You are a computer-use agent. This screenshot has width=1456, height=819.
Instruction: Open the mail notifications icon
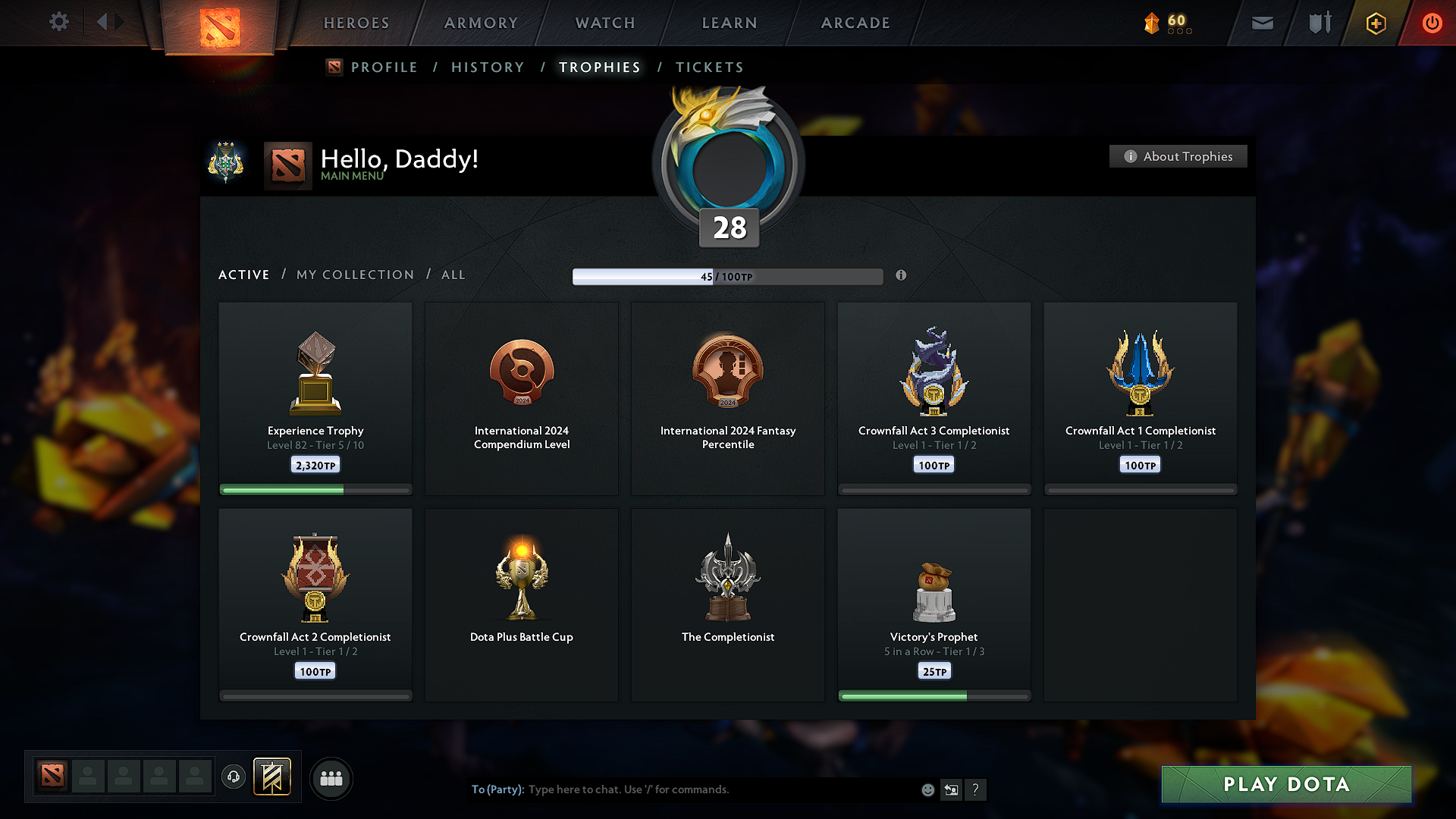click(x=1262, y=23)
